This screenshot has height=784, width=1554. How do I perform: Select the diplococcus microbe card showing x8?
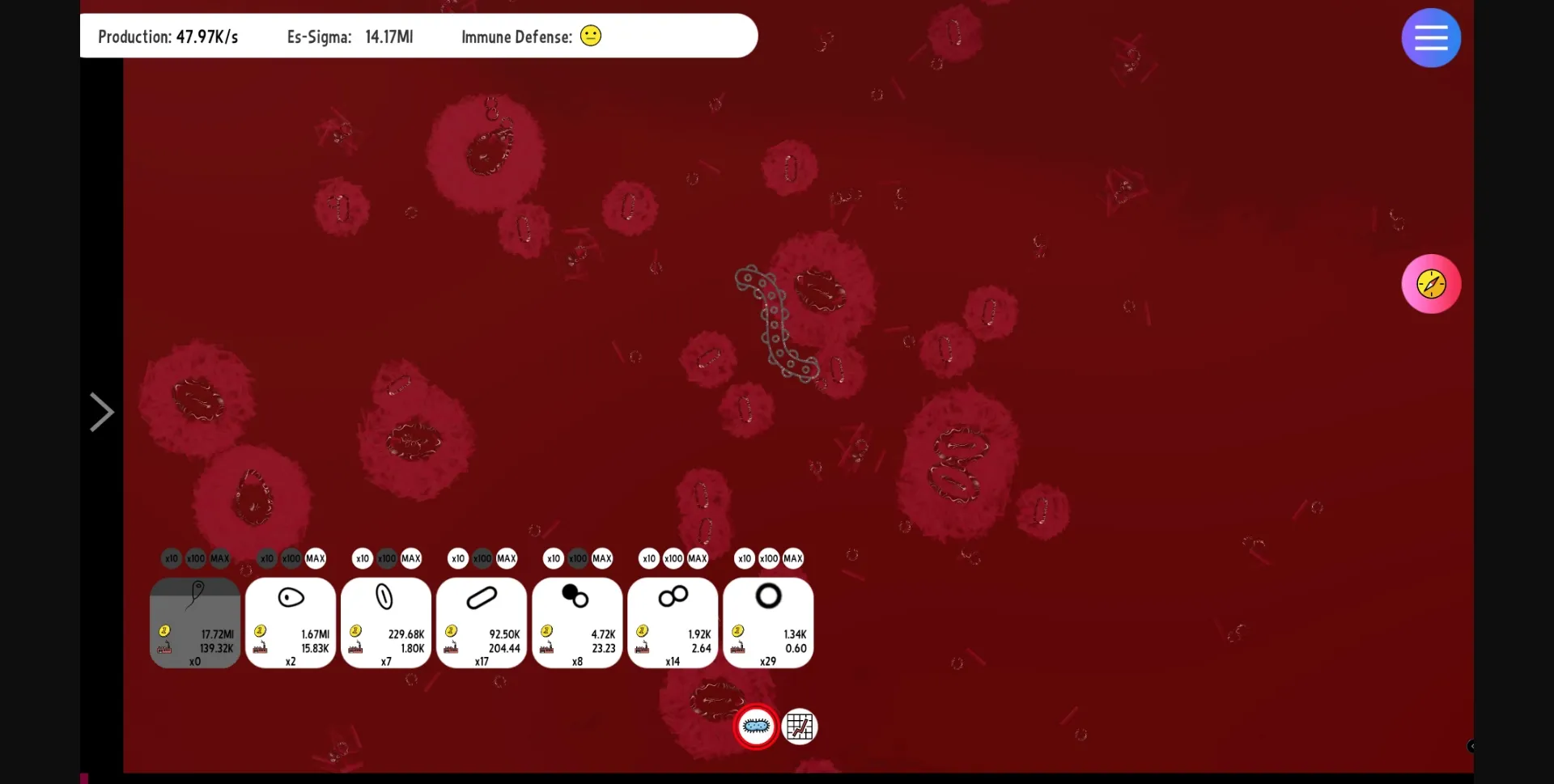(576, 623)
